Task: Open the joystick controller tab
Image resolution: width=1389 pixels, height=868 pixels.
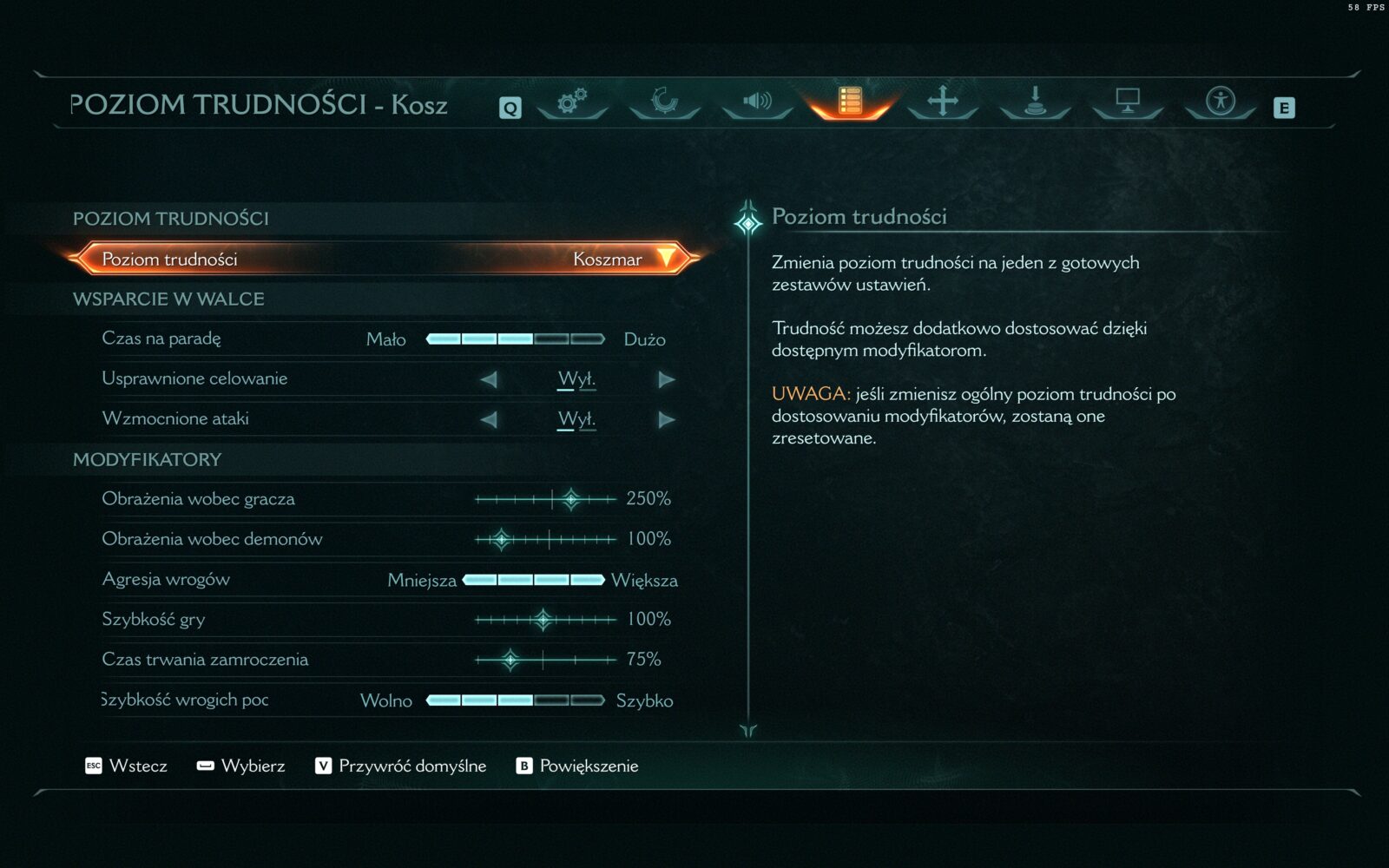Action: click(x=1035, y=102)
